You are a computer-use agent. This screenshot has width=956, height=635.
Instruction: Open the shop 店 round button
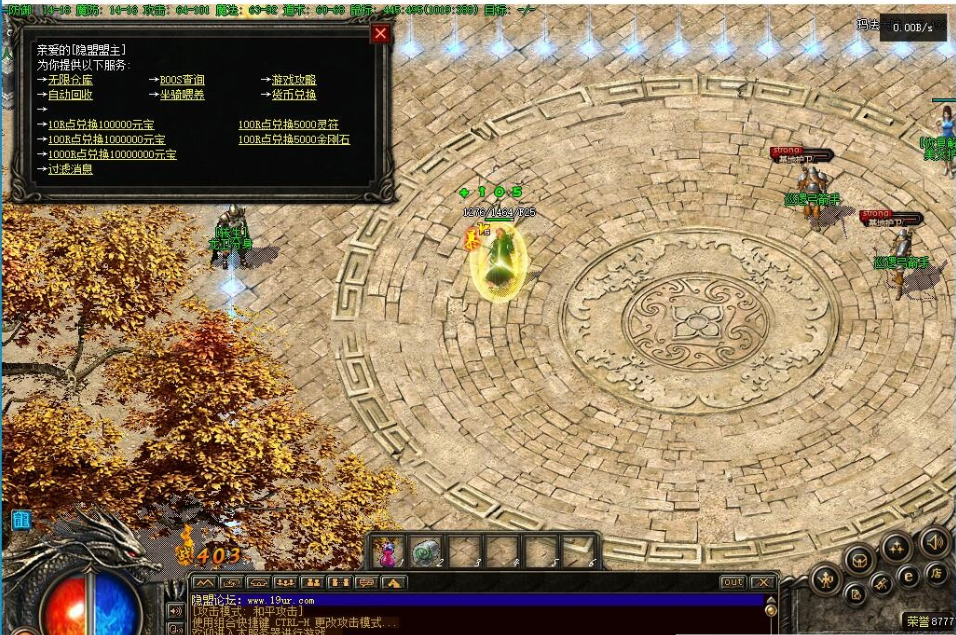935,573
